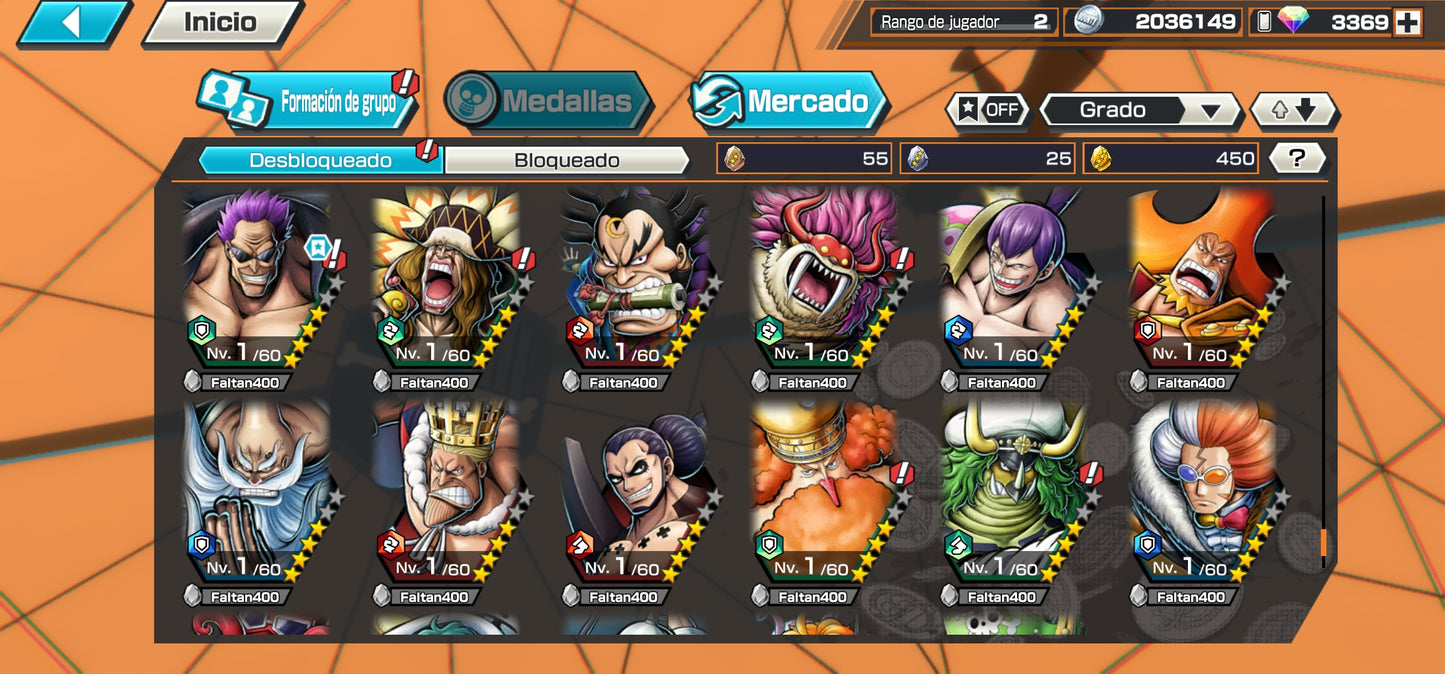1445x674 pixels.
Task: Choose the samurai biting a scroll
Action: 638,285
